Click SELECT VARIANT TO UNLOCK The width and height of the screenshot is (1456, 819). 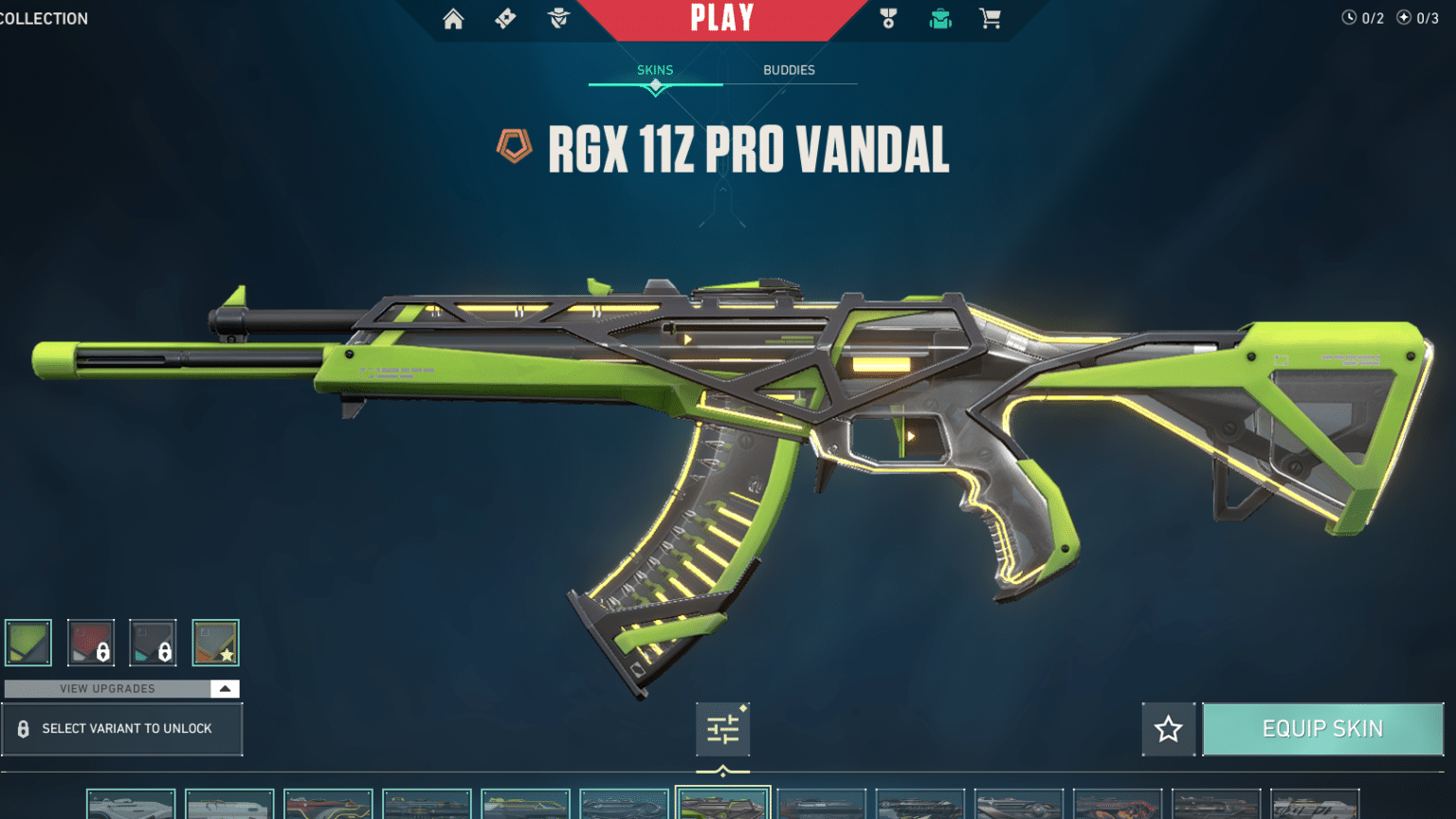[x=123, y=729]
